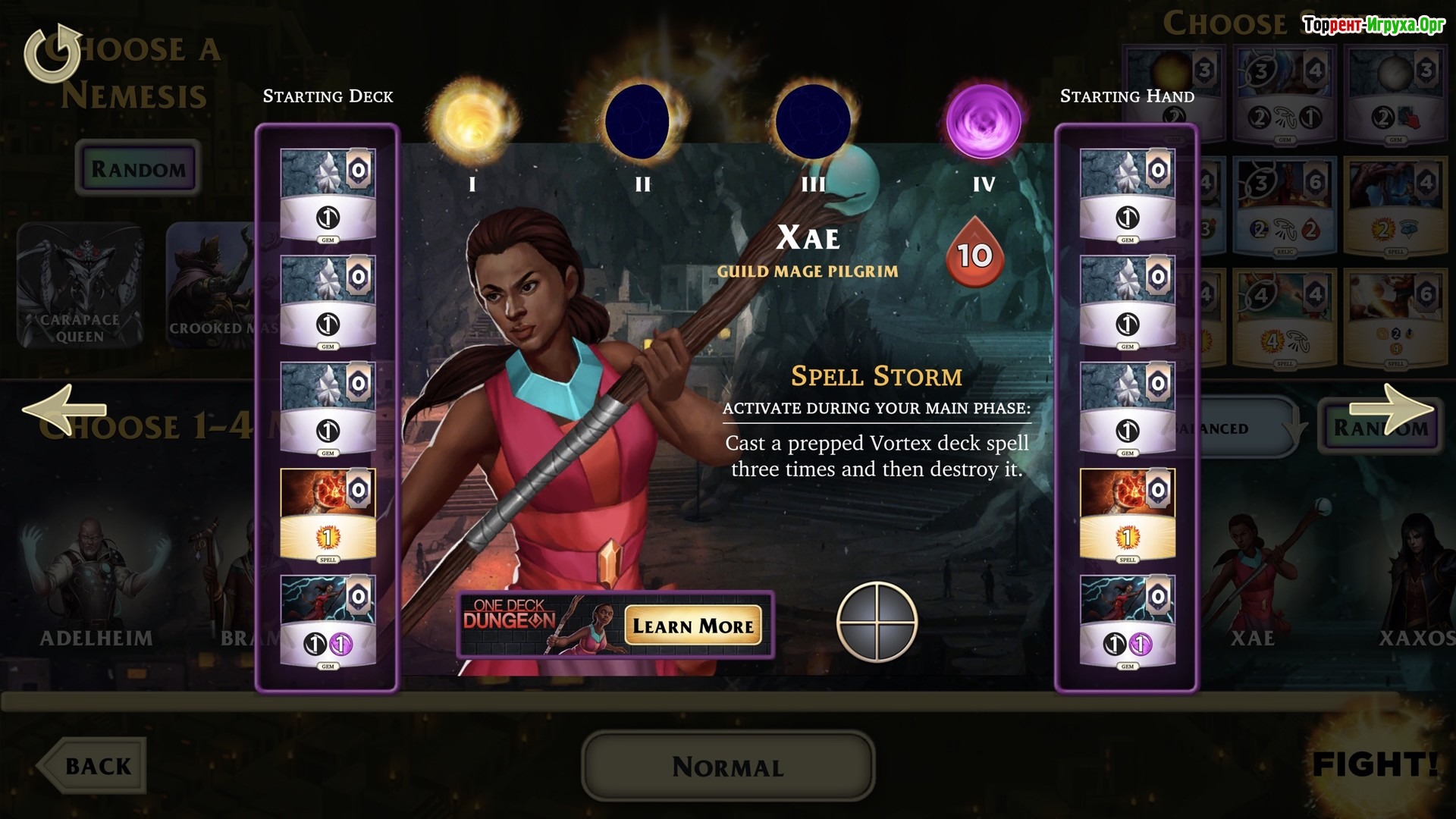
Task: Choose the Crooked Mask nemesis
Action: pyautogui.click(x=212, y=286)
